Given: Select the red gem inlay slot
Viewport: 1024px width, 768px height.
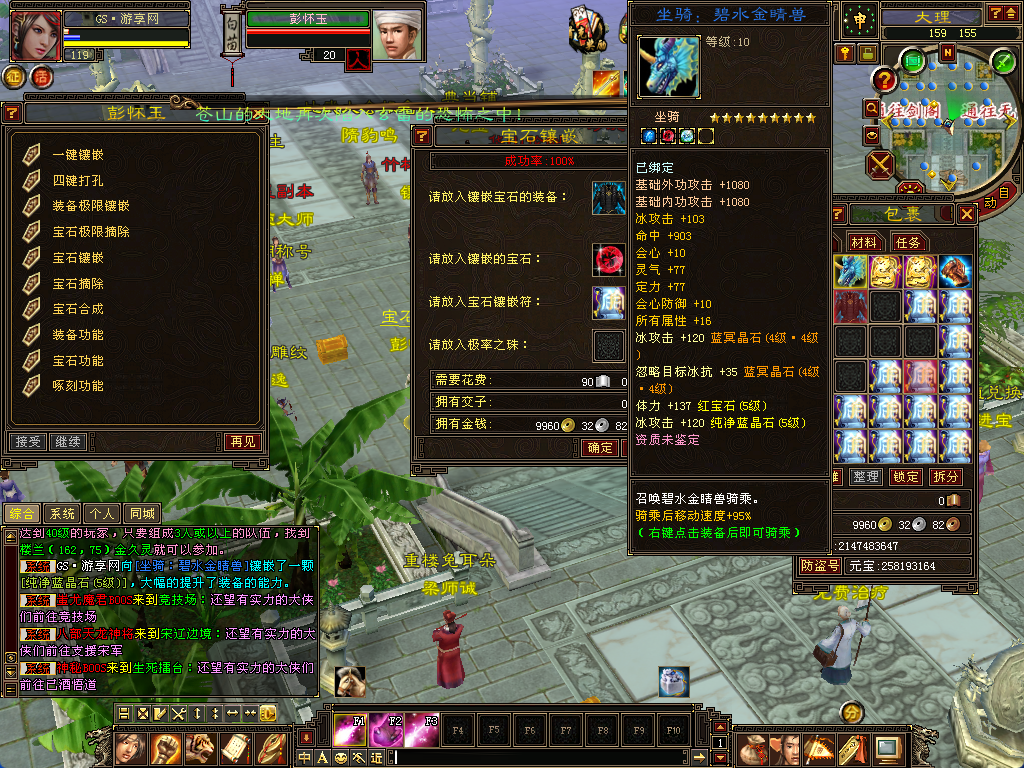Looking at the screenshot, I should (608, 259).
